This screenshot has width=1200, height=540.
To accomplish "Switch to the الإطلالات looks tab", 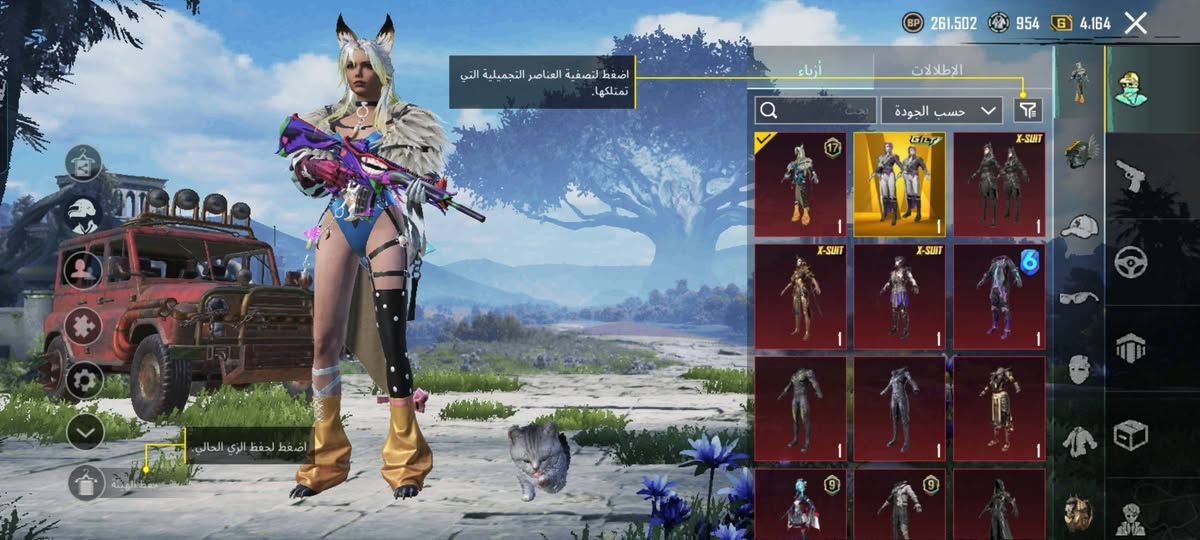I will point(936,70).
